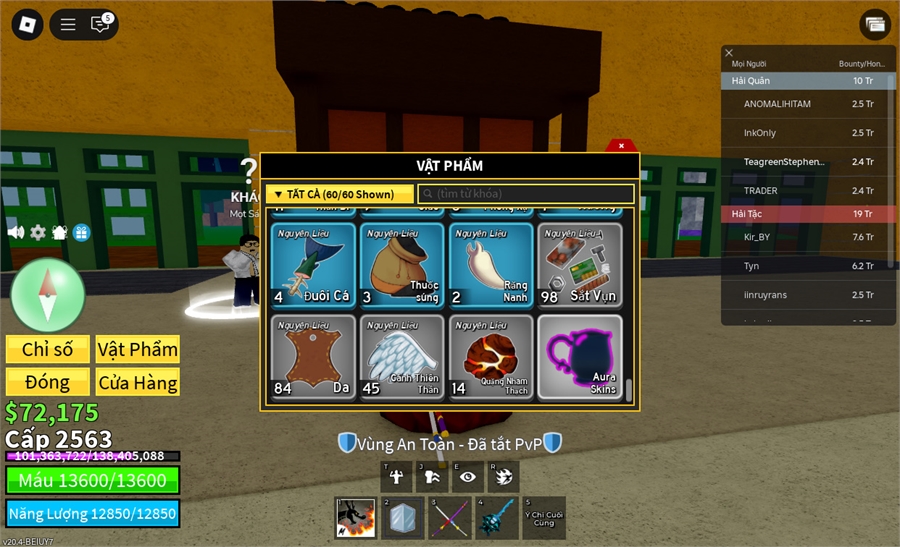900x547 pixels.
Task: Close the player leaderboard panel
Action: [729, 53]
